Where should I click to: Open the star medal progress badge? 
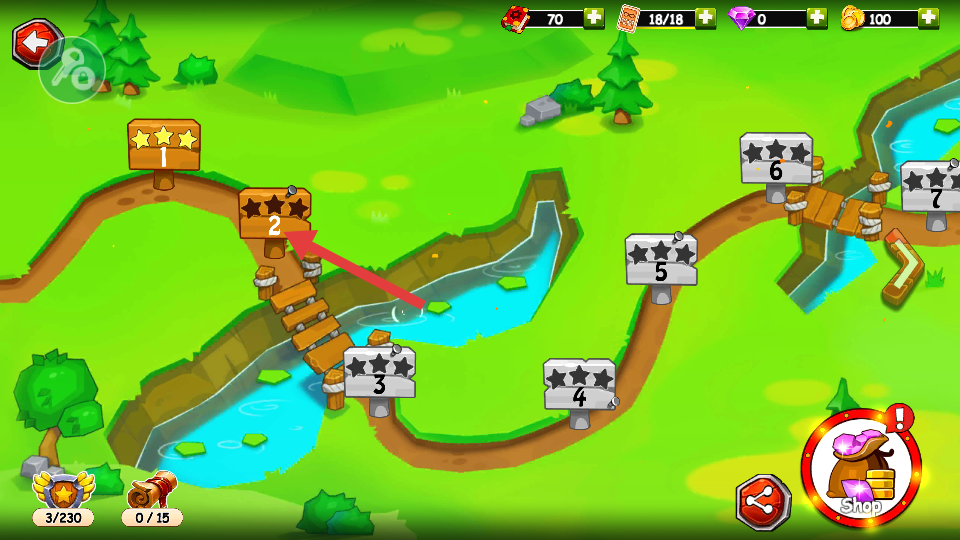[x=63, y=498]
